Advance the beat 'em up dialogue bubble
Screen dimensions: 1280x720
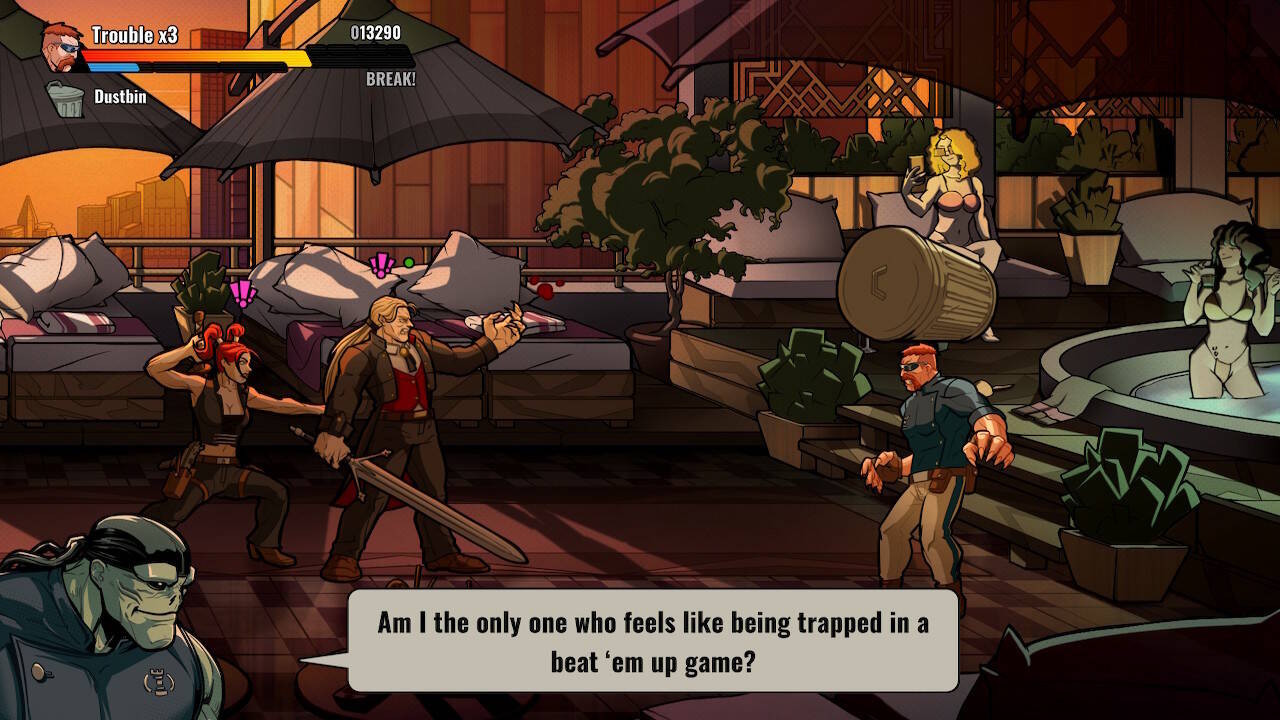652,640
